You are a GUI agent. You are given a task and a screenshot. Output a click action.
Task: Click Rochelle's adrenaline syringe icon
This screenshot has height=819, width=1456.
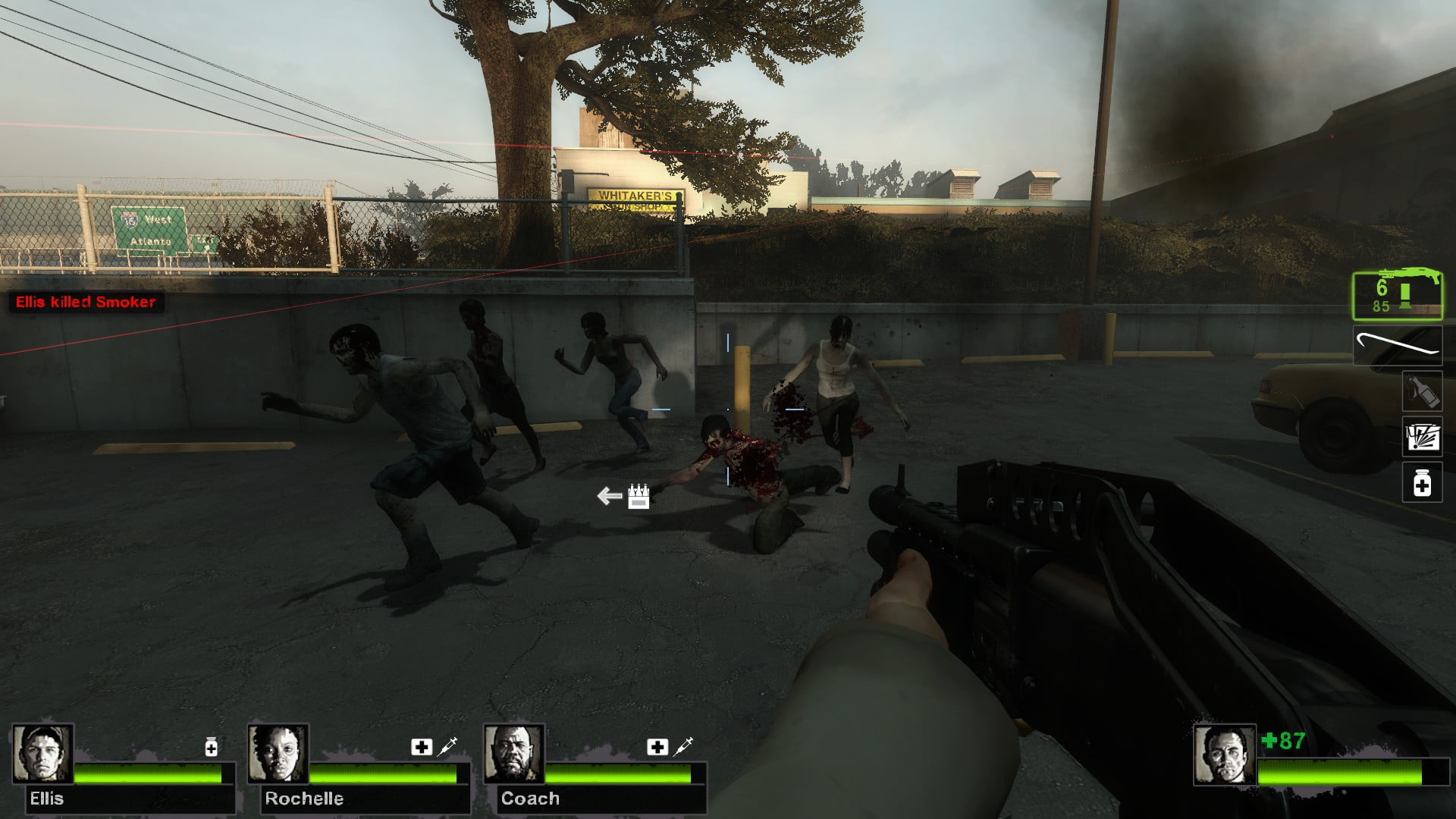tap(448, 746)
